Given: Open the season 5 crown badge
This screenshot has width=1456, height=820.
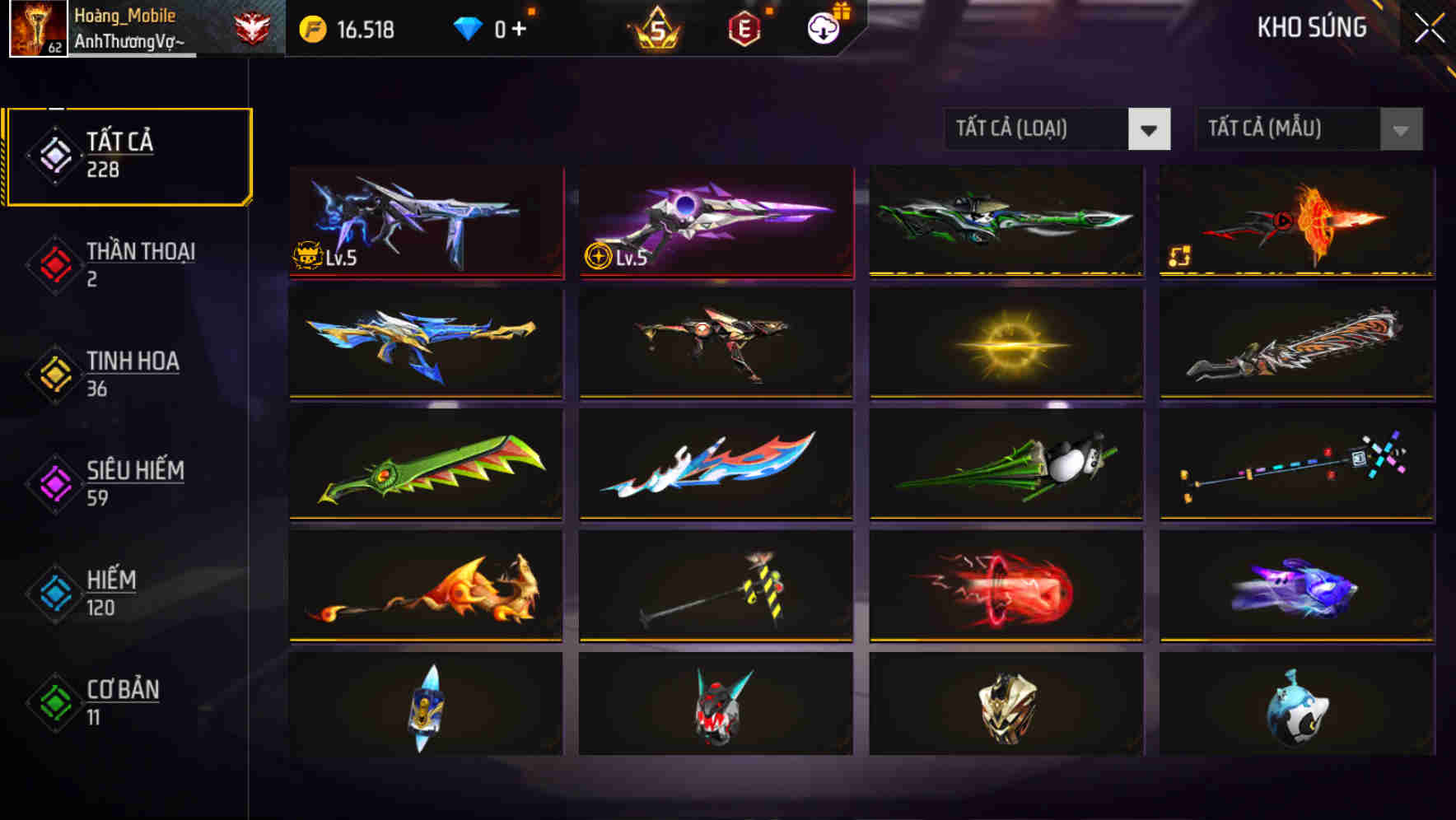Looking at the screenshot, I should (x=656, y=27).
